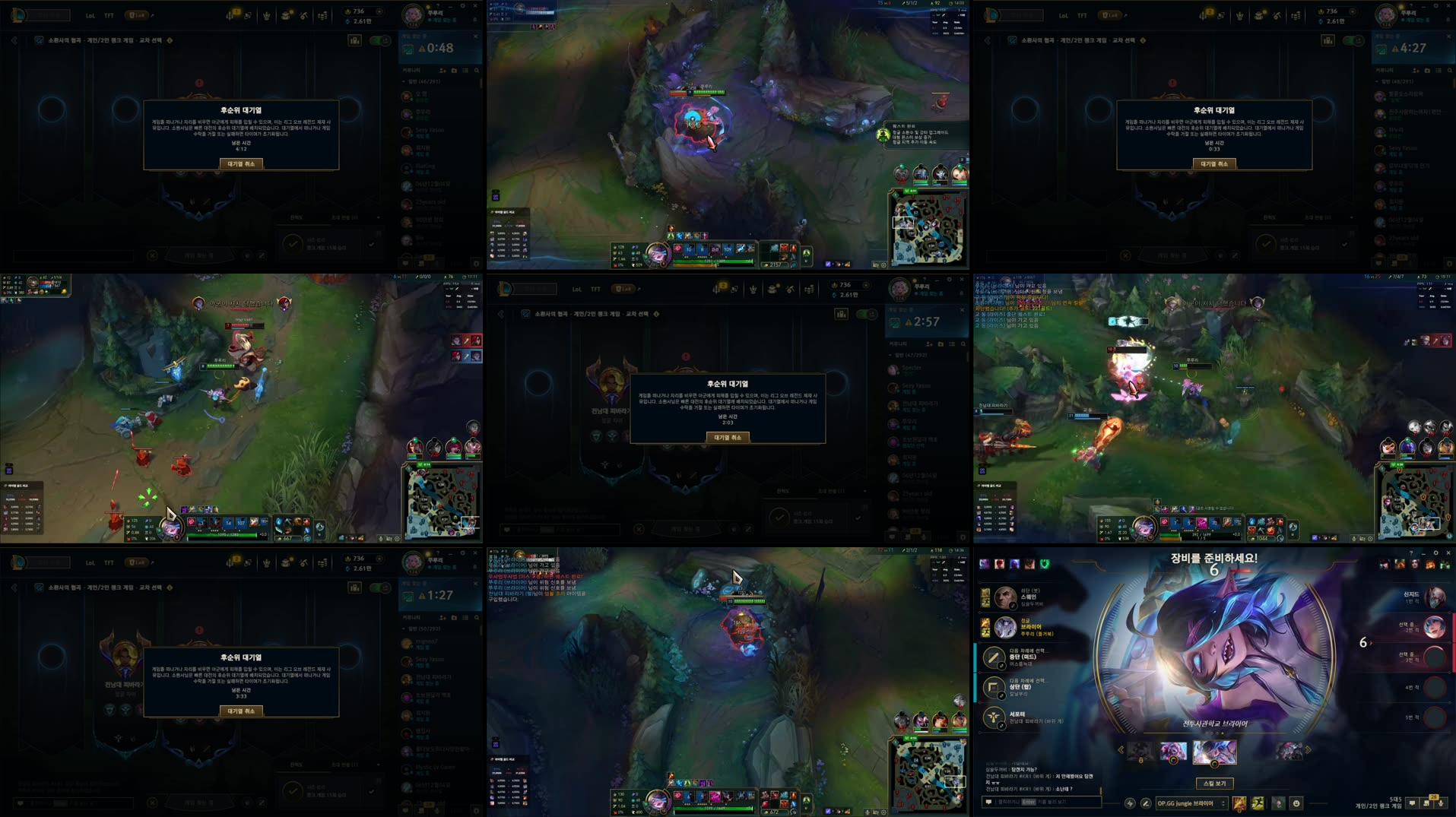Screen dimensions: 1456x817
Task: Flip the green toggle in the lobby header
Action: pyautogui.click(x=379, y=40)
